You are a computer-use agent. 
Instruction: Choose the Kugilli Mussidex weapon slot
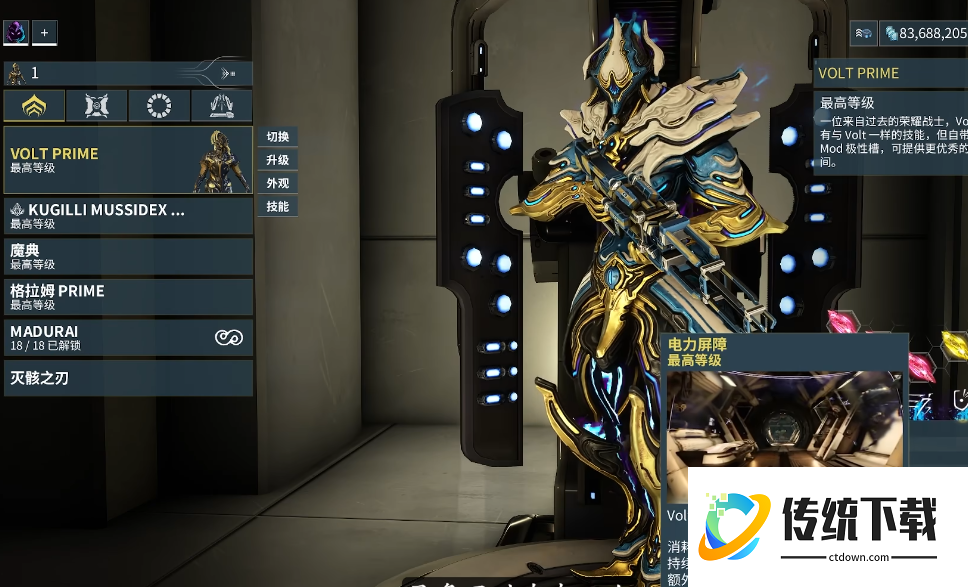pyautogui.click(x=128, y=216)
